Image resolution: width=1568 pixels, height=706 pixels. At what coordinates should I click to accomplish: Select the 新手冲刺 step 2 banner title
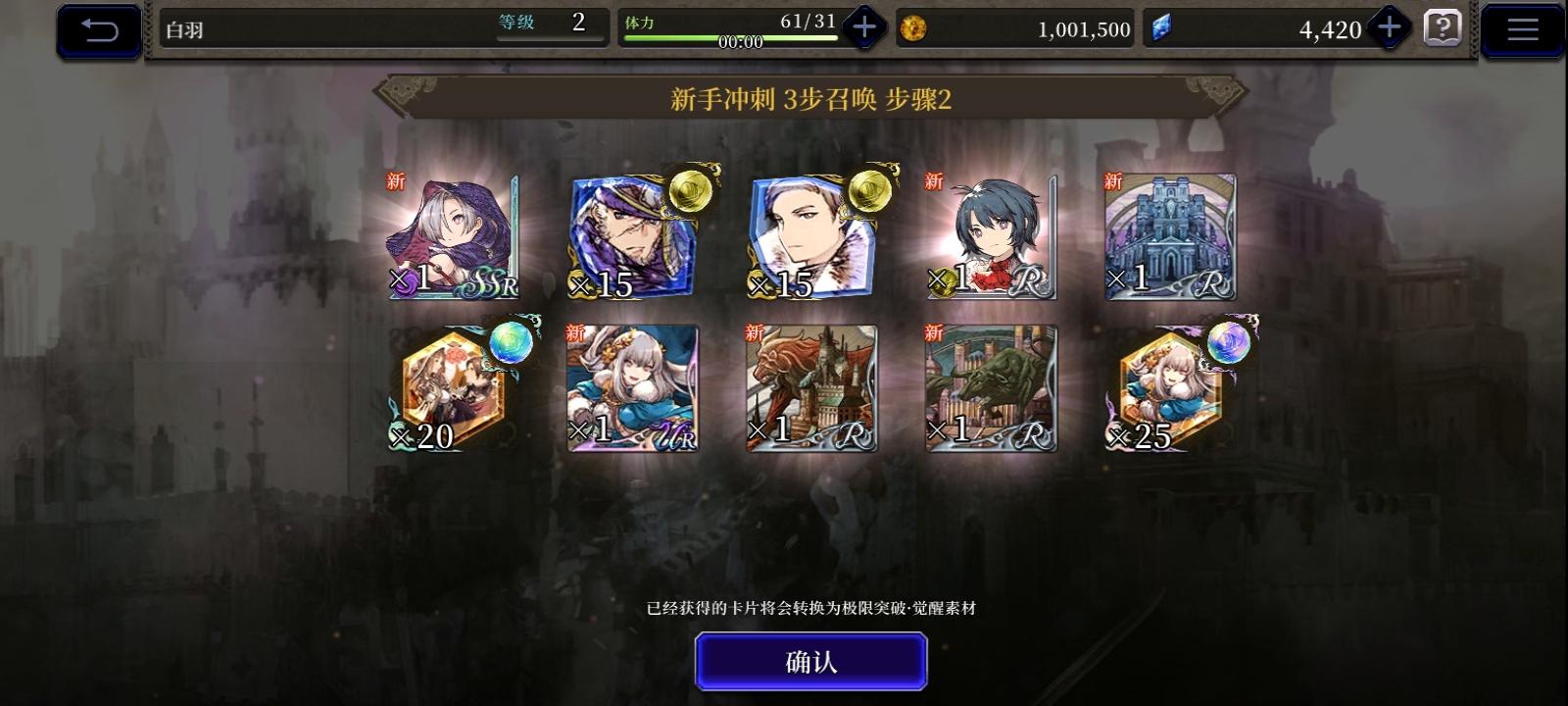[x=811, y=97]
